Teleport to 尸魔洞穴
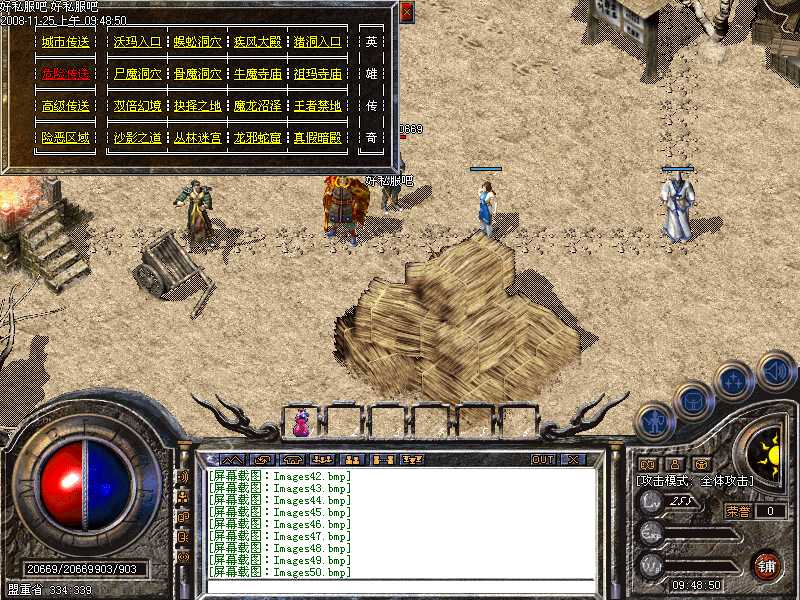The width and height of the screenshot is (800, 600). coord(137,75)
